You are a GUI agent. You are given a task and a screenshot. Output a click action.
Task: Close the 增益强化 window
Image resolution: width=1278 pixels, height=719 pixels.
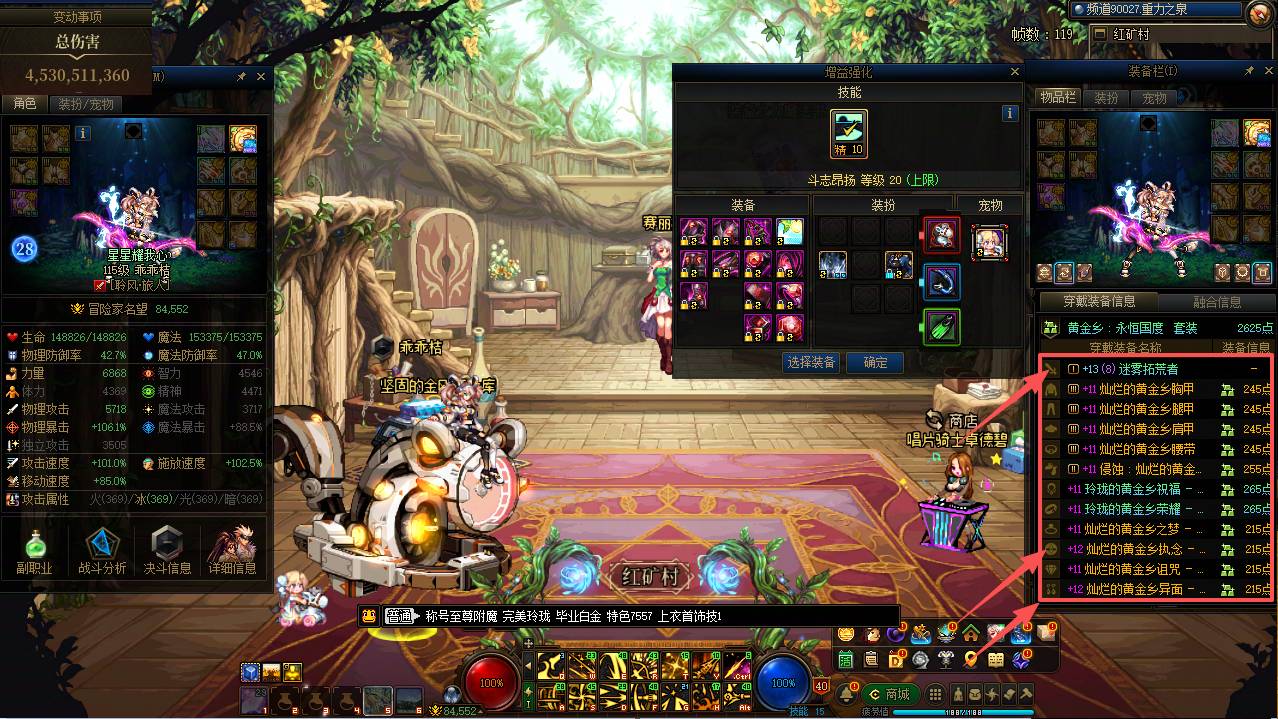1015,72
